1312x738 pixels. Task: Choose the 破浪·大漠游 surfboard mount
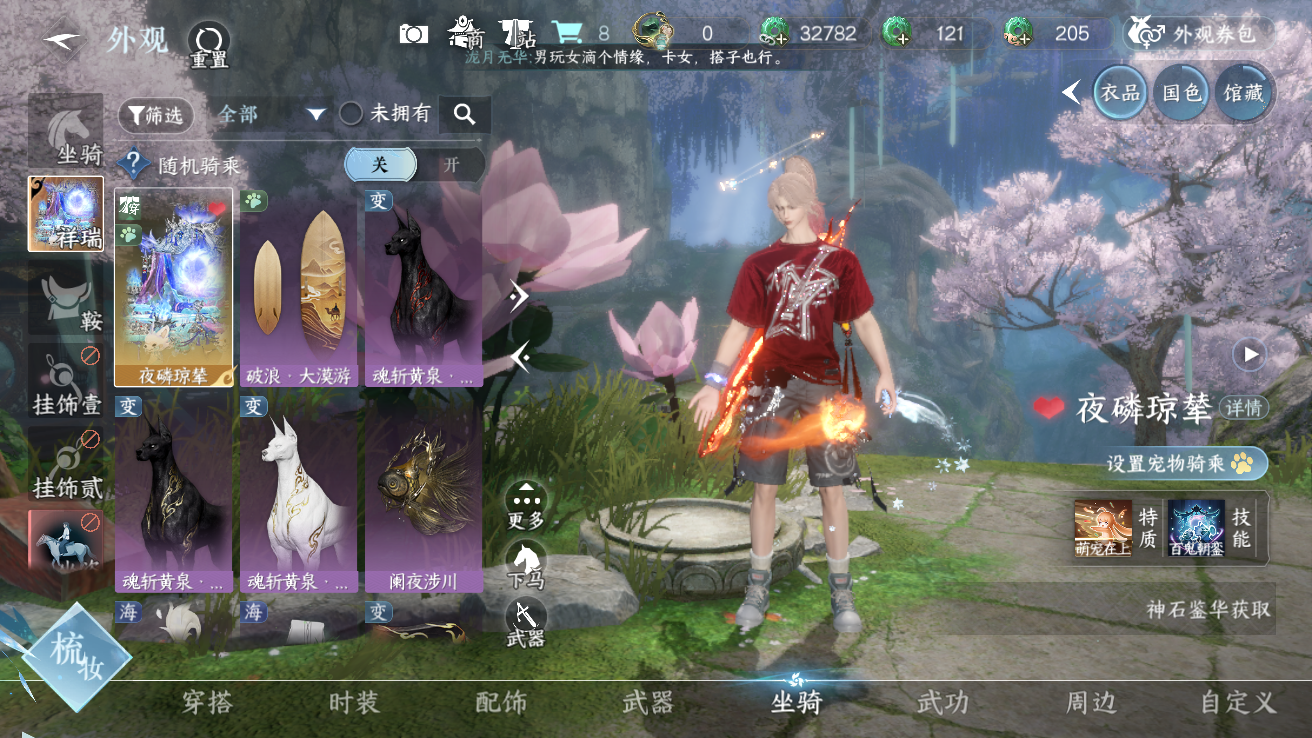[298, 288]
